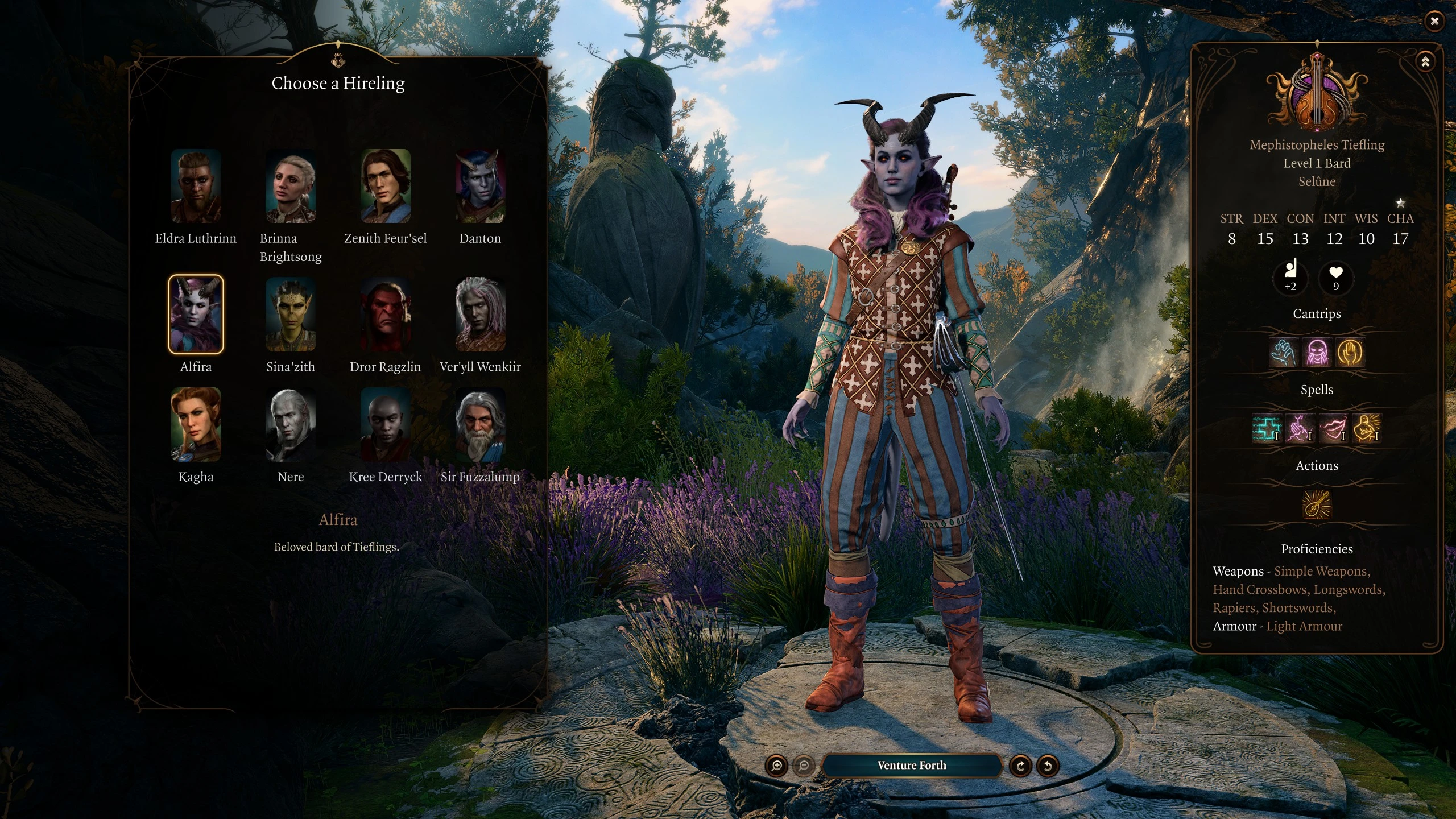The width and height of the screenshot is (1456, 819).
Task: Close the hireling selection screen
Action: click(1434, 22)
